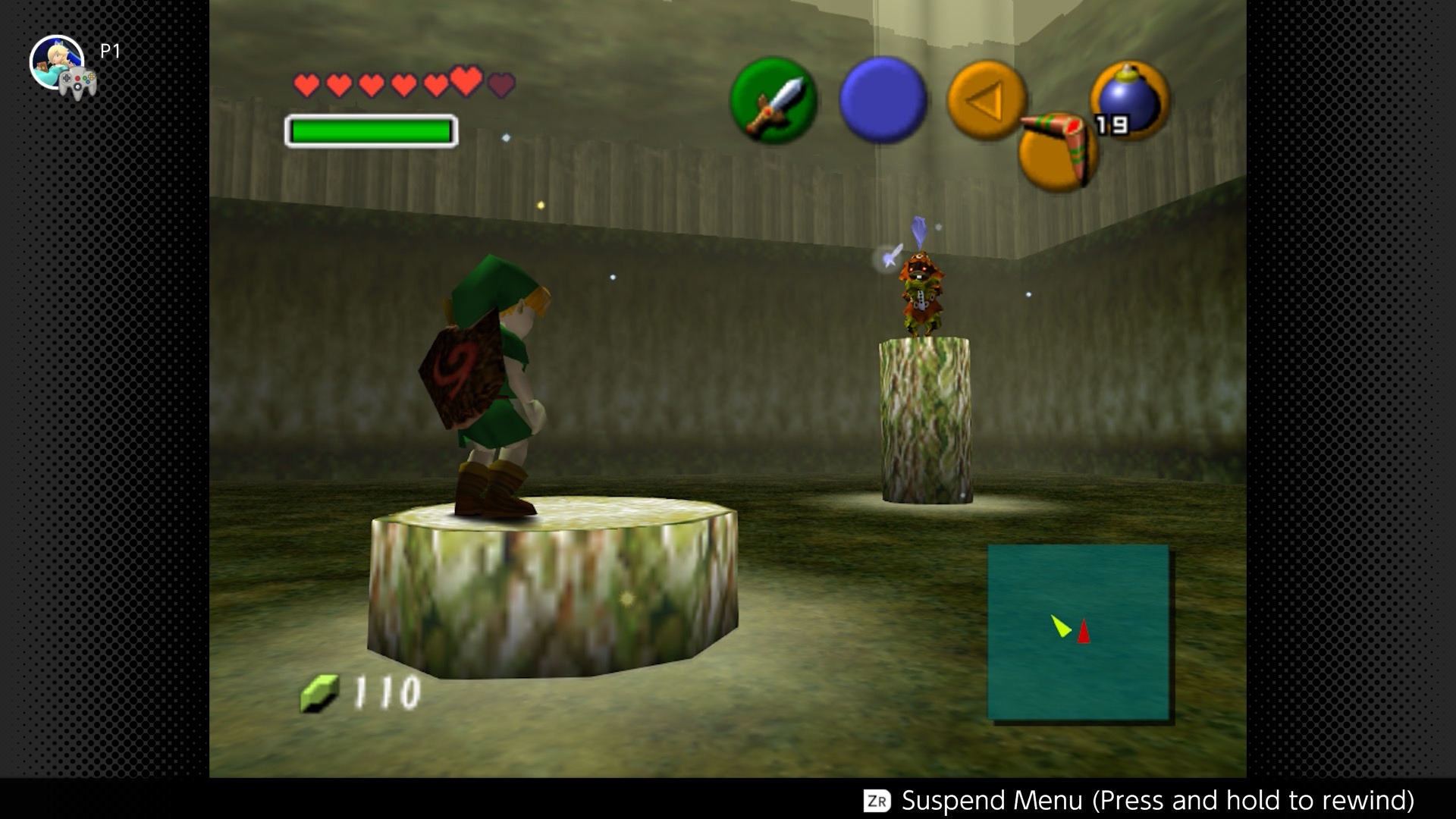
Task: Choose the bomb item icon
Action: [1130, 101]
